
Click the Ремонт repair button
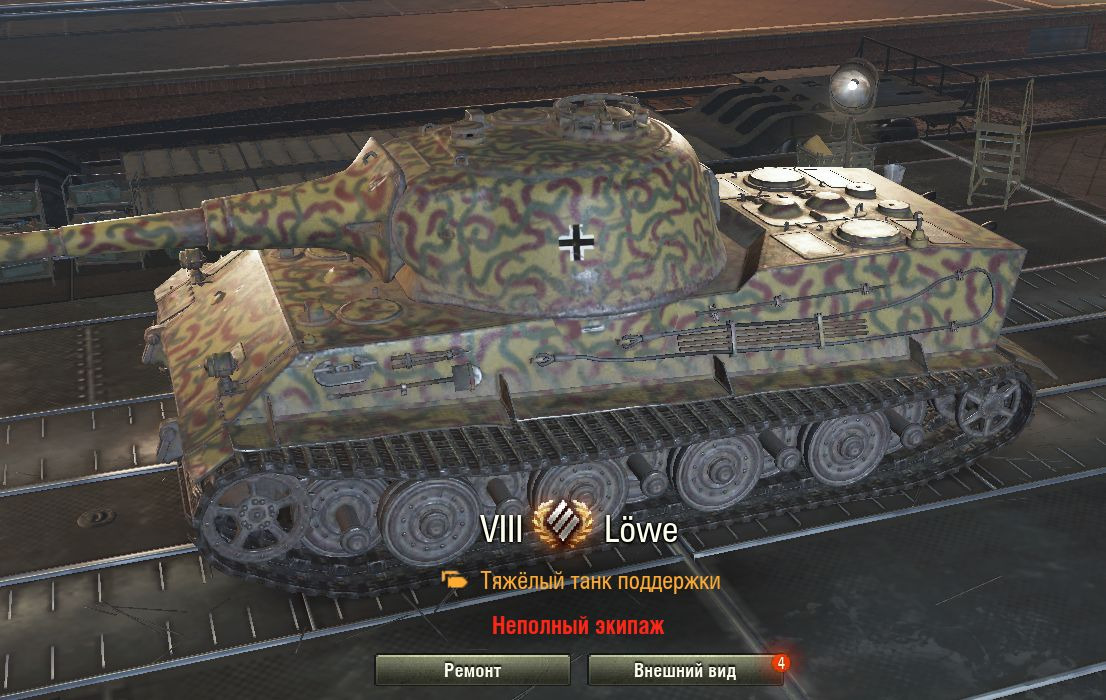tap(472, 670)
